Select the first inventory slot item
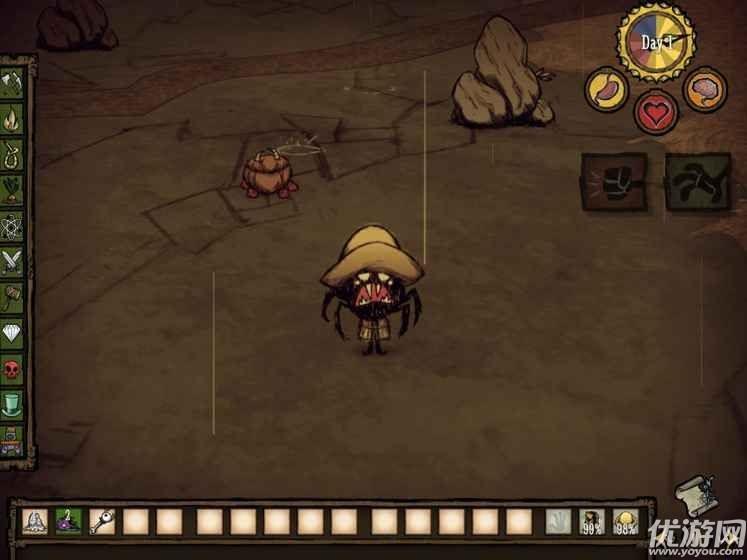Image resolution: width=747 pixels, height=560 pixels. [35, 521]
